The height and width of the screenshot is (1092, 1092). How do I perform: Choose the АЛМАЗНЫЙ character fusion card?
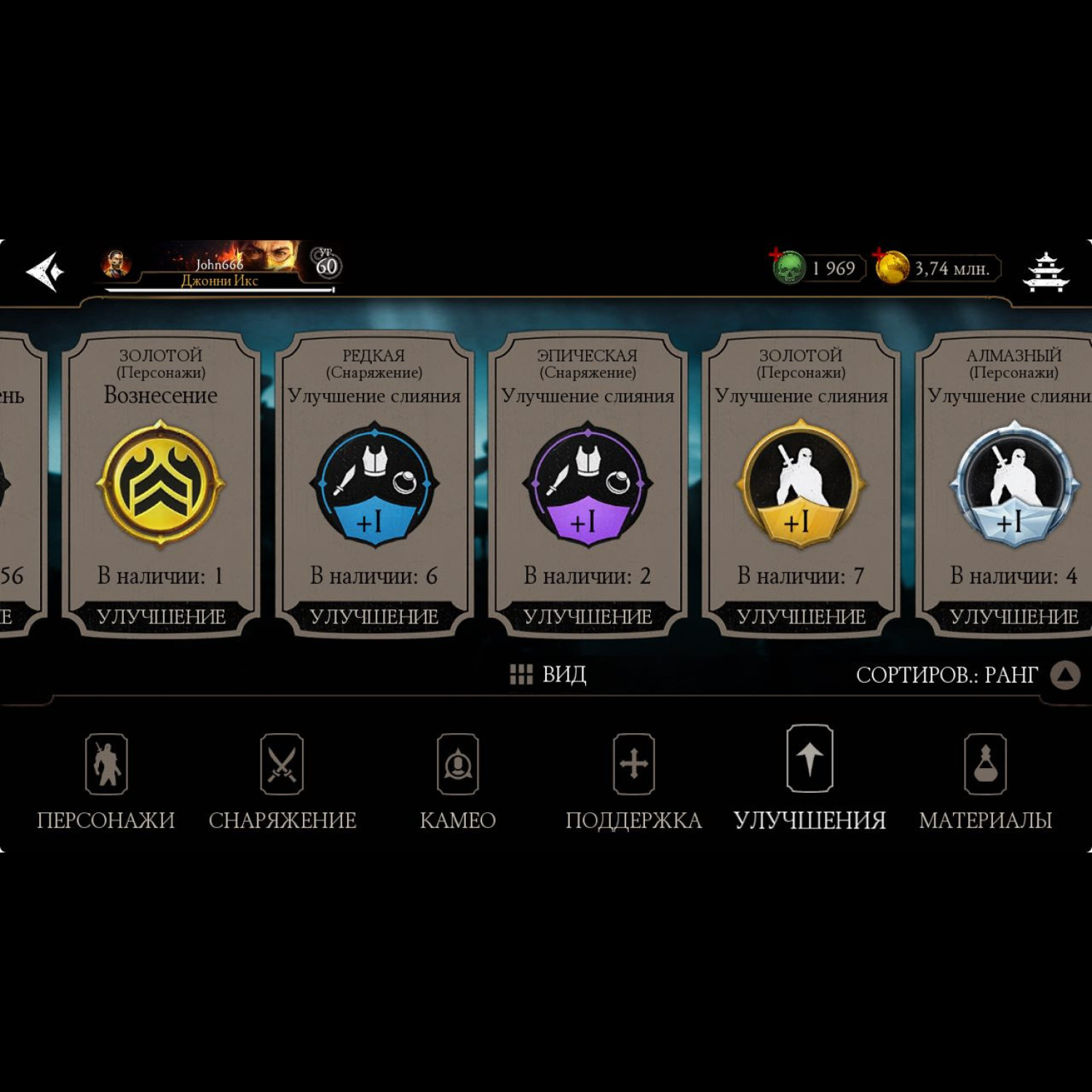click(x=1012, y=484)
